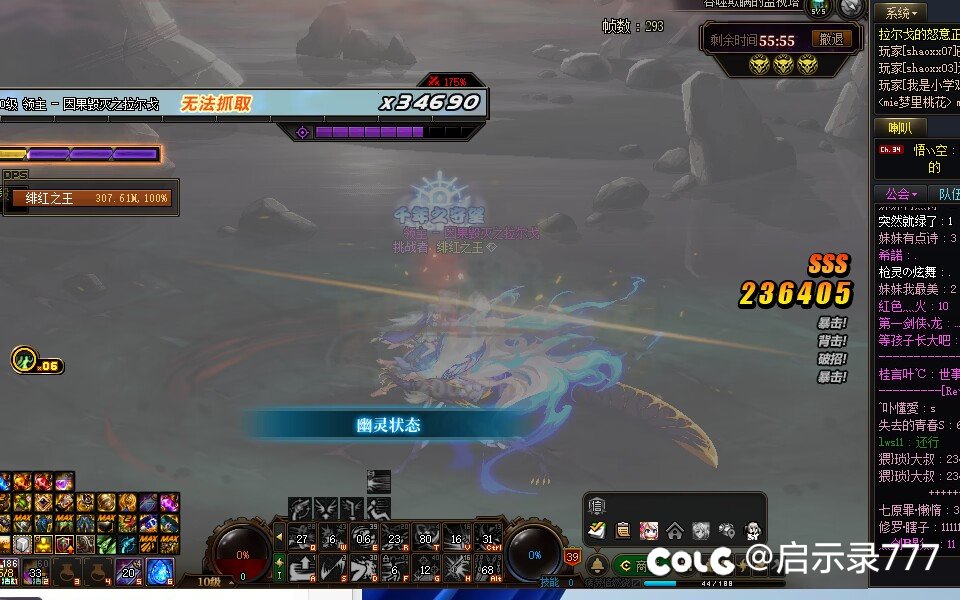Select the 队伍 party chat tab
This screenshot has width=960, height=600.
946,194
